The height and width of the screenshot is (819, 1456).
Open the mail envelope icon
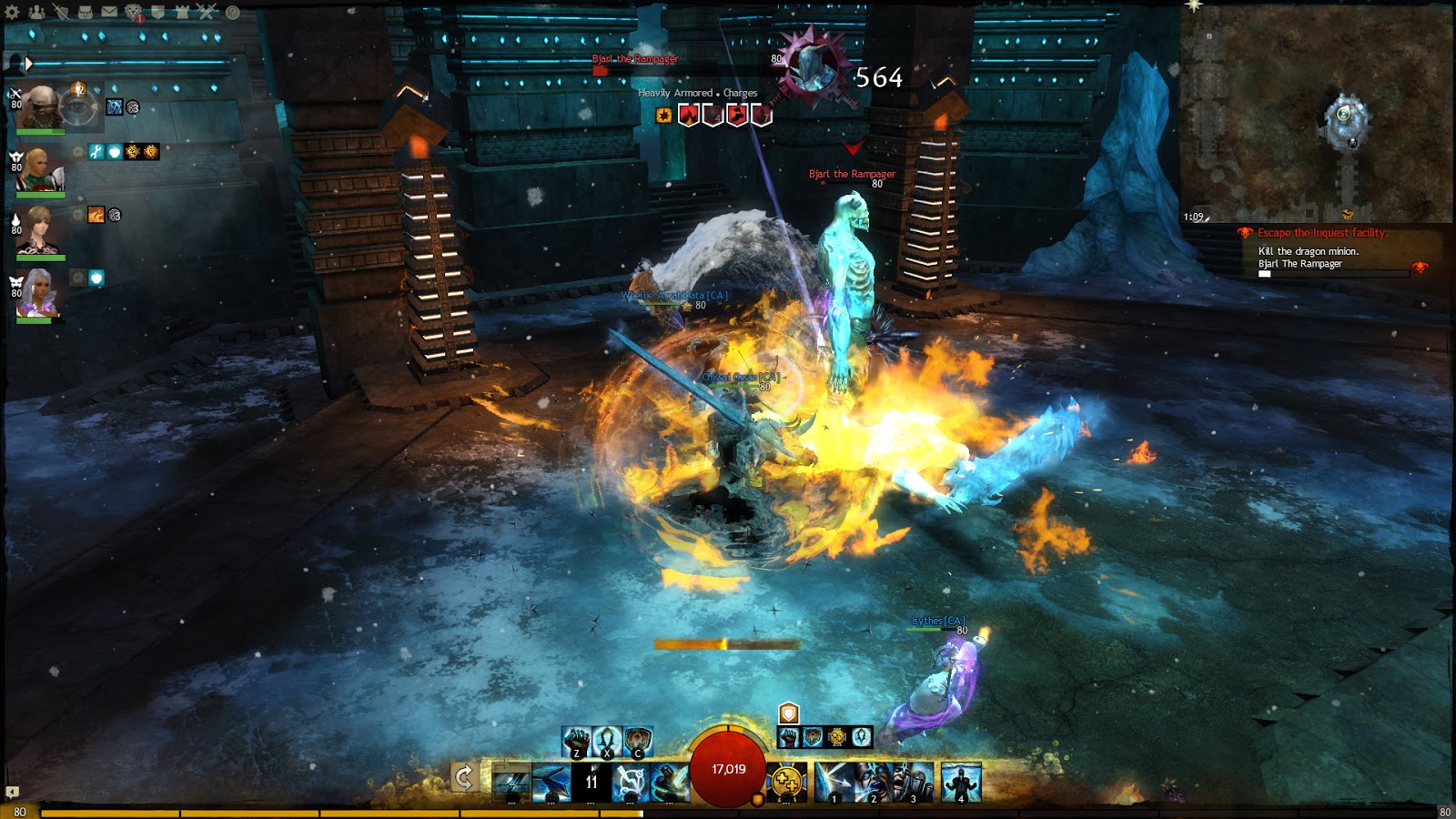[109, 12]
